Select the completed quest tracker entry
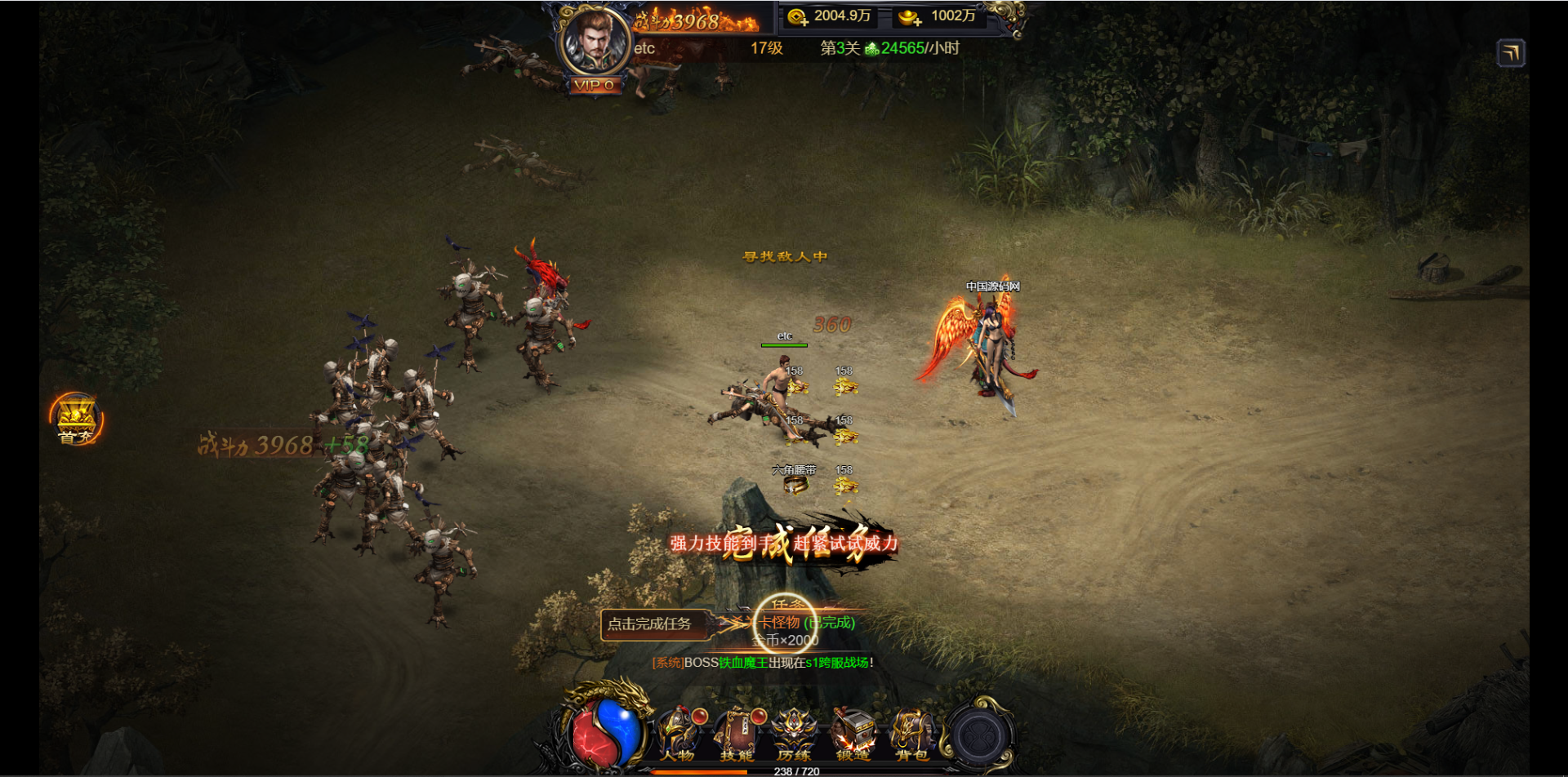The image size is (1568, 777). [806, 624]
